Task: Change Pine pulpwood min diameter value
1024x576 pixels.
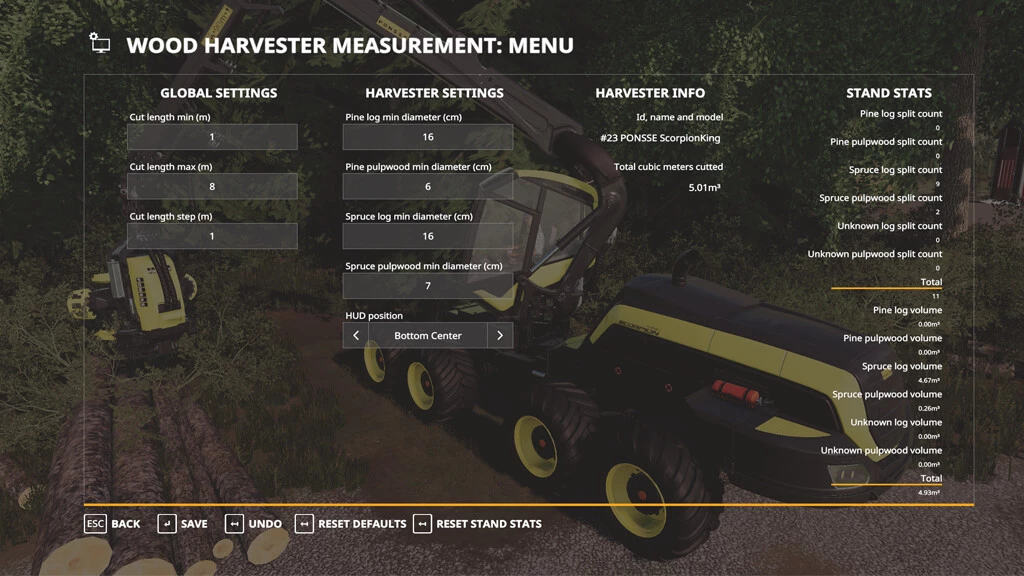Action: tap(428, 186)
